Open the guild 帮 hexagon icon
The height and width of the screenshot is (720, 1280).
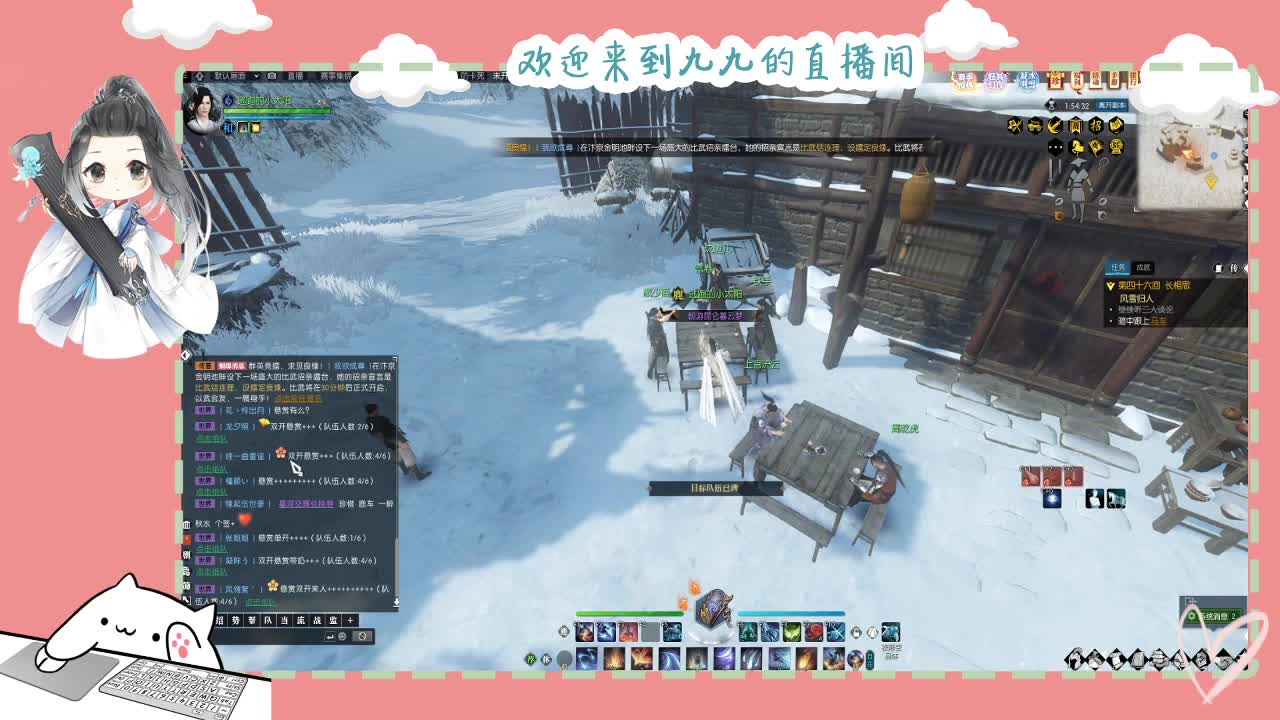[x=1096, y=147]
